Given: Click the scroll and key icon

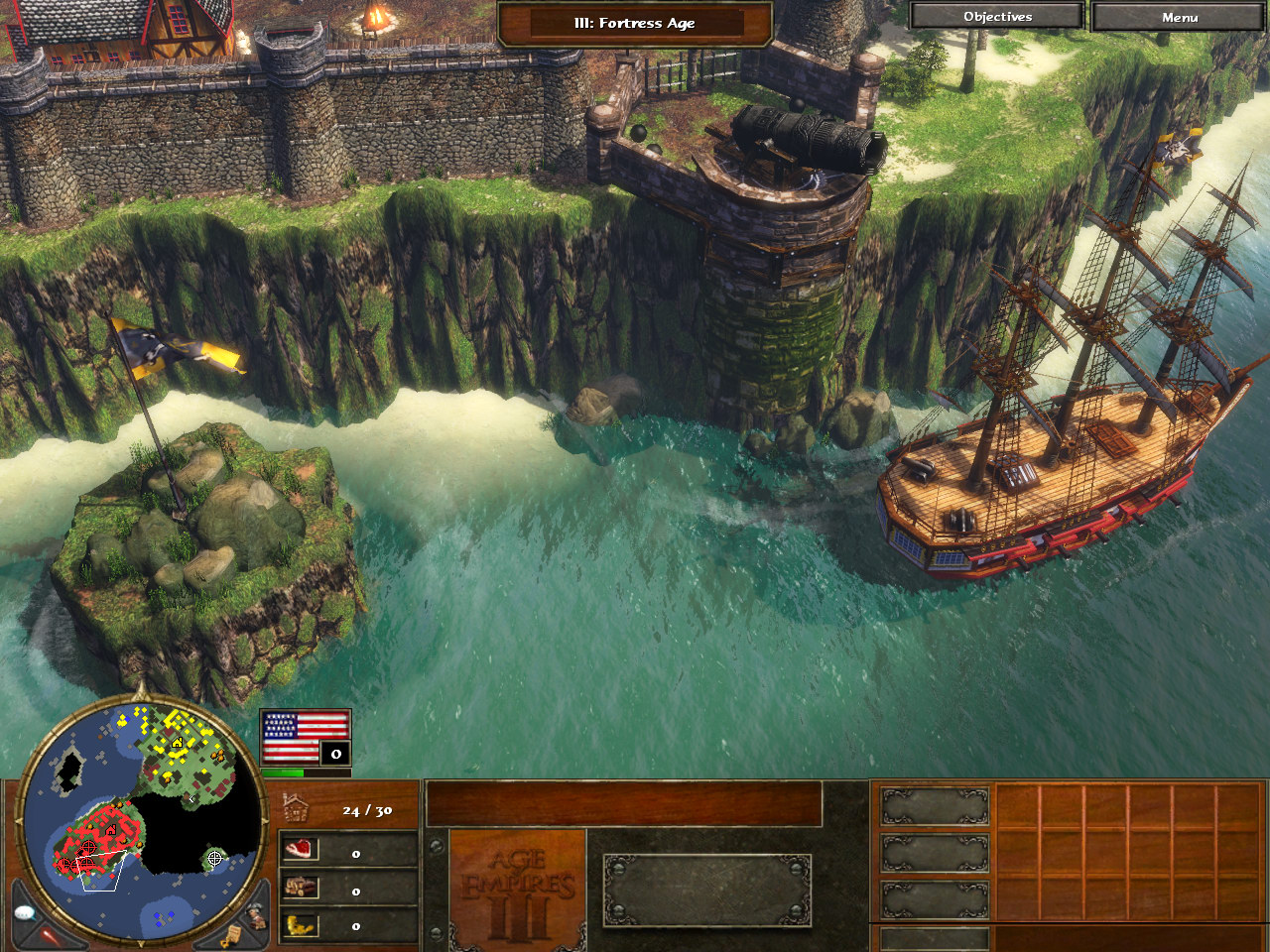Looking at the screenshot, I should (231, 935).
